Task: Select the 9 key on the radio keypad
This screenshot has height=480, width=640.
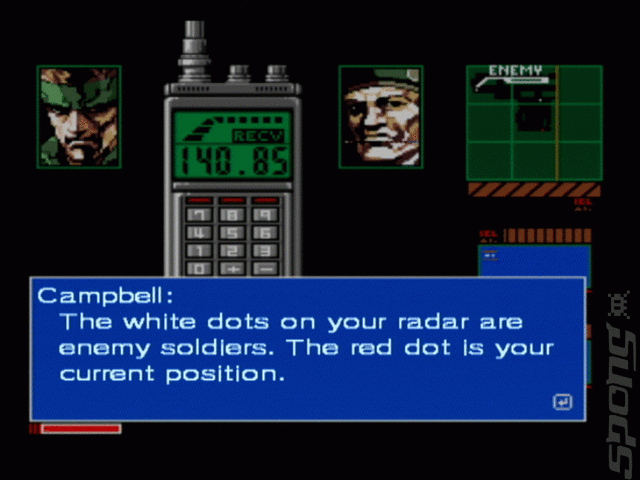Action: (264, 216)
